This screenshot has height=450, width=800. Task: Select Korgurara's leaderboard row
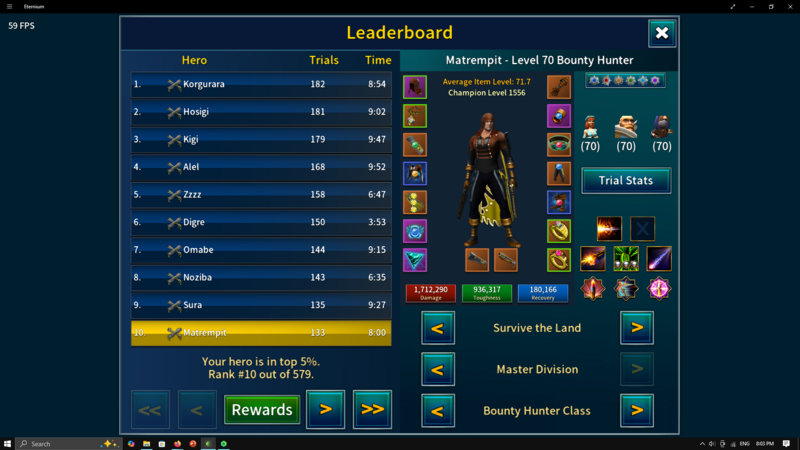click(260, 85)
